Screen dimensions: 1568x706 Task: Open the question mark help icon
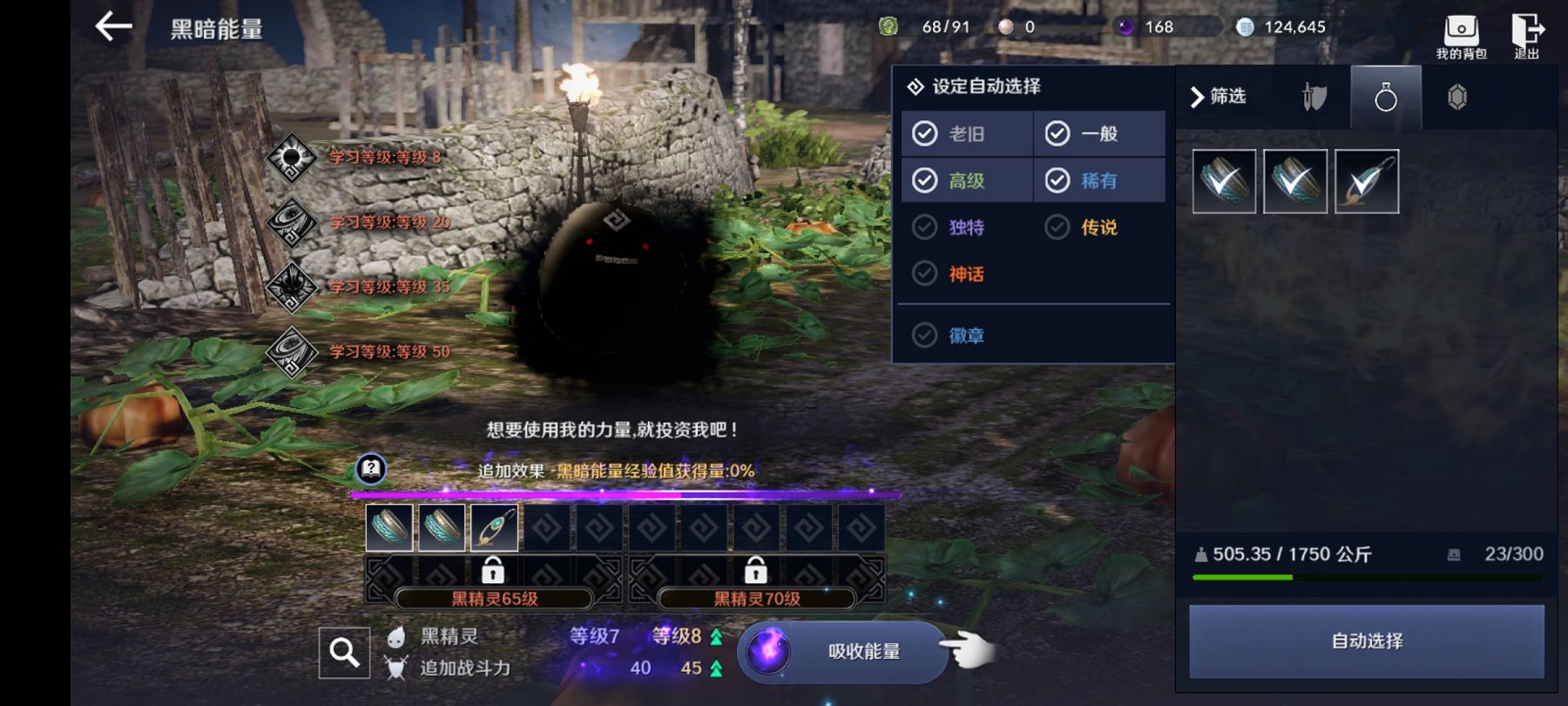tap(371, 470)
